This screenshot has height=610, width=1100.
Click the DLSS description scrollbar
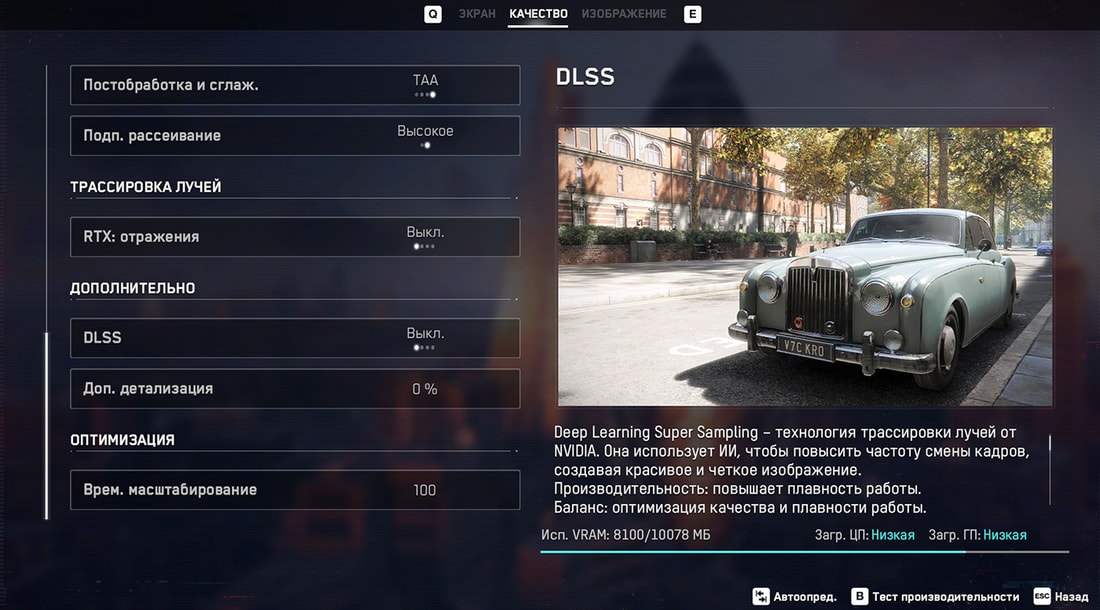pos(1050,470)
